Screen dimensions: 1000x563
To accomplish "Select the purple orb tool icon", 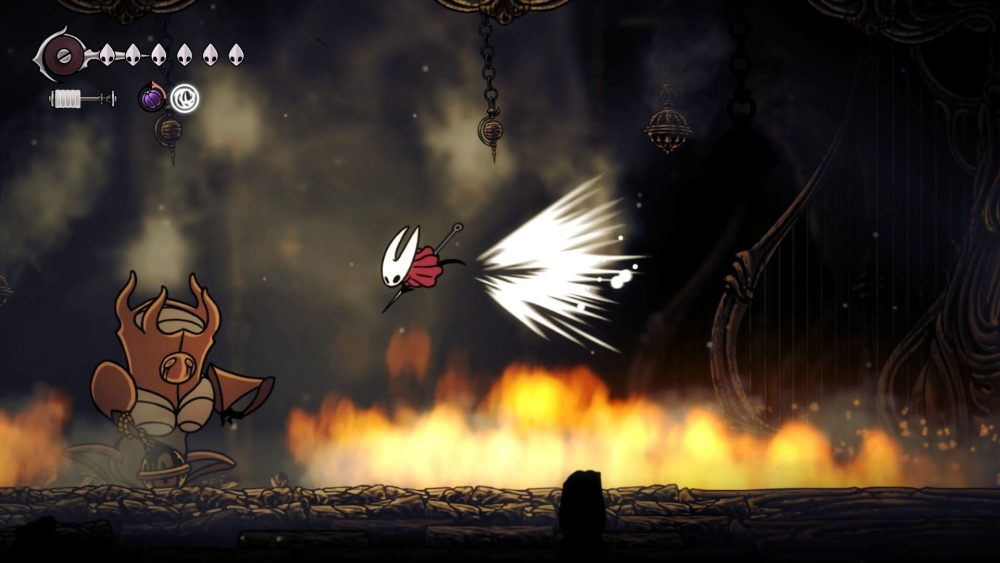I will (x=151, y=98).
